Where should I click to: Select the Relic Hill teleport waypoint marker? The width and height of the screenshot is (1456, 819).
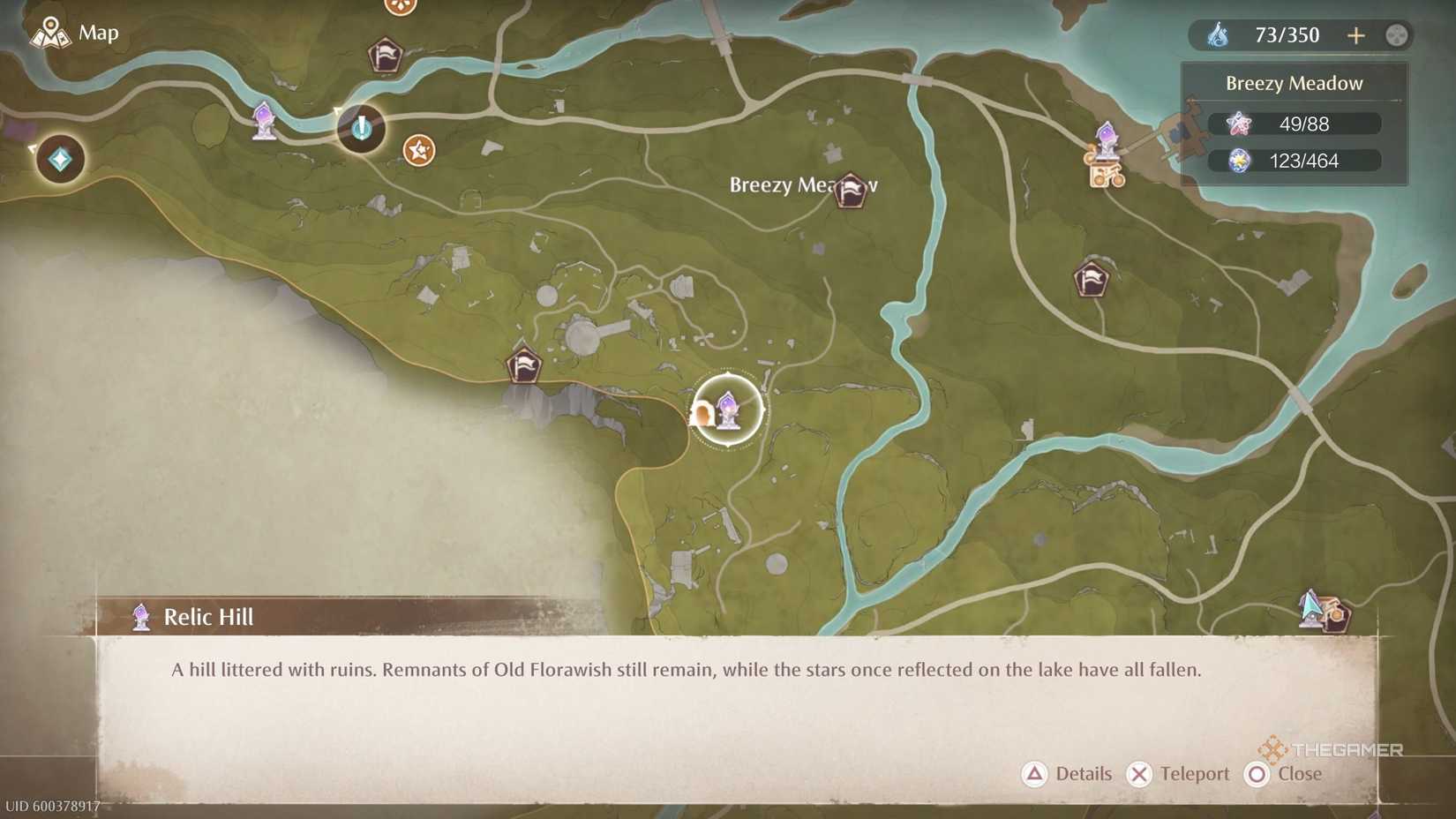point(727,409)
